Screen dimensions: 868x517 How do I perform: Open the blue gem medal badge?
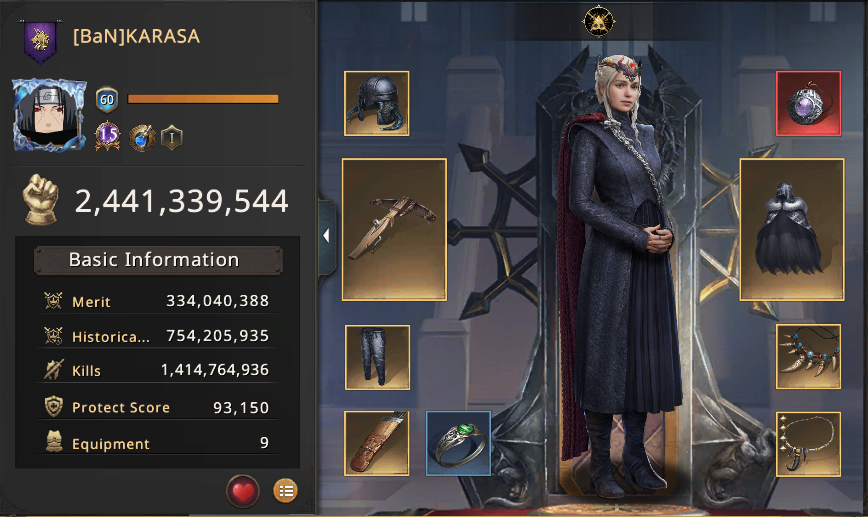(142, 136)
